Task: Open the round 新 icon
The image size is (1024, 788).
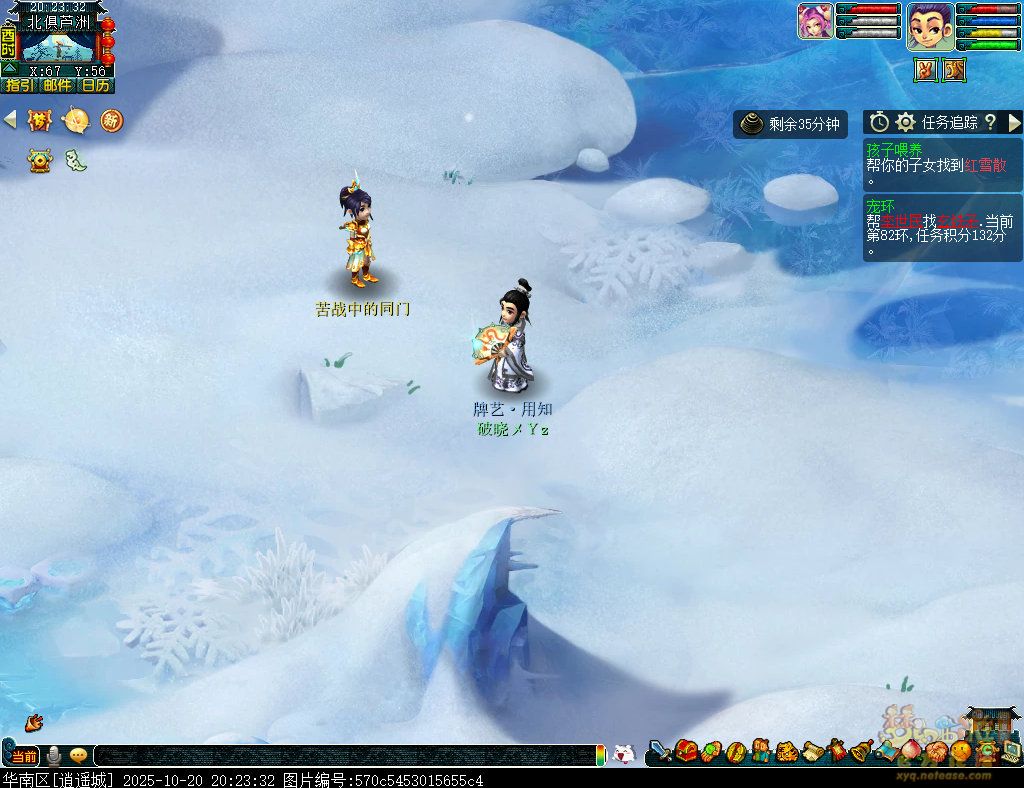Action: tap(111, 121)
